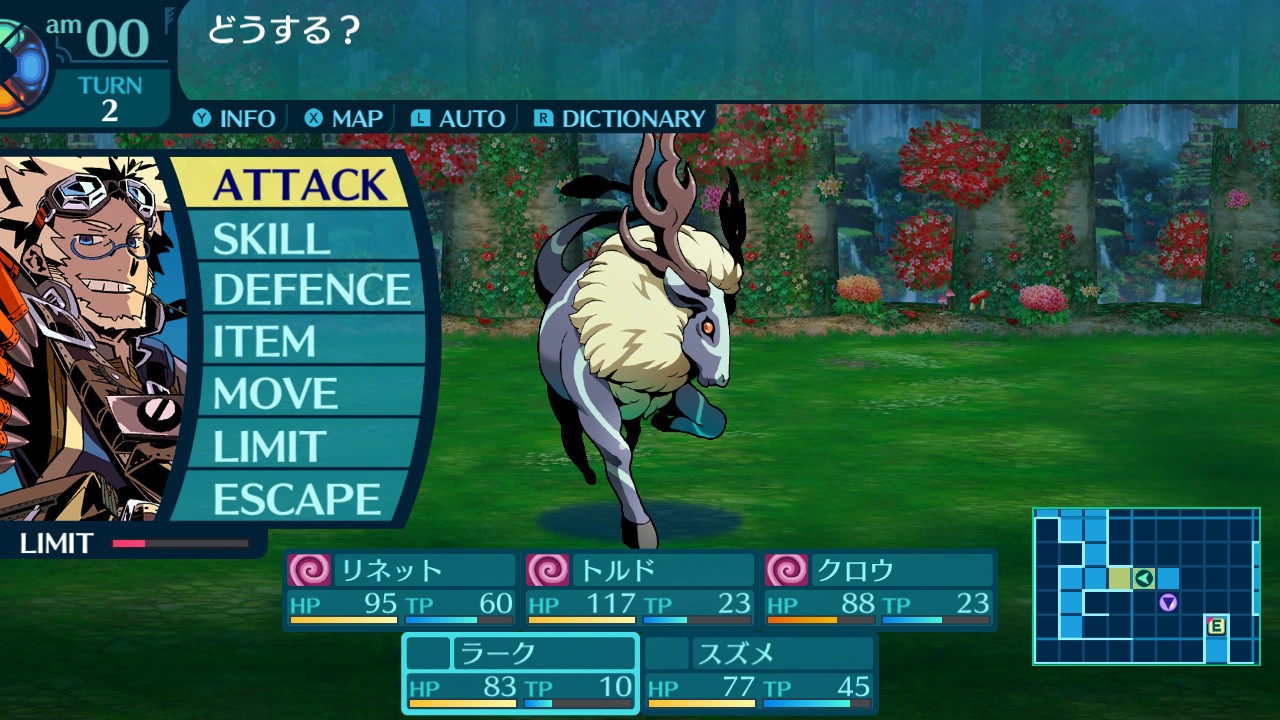Select party member ラーク status panel
Viewport: 1280px width, 720px height.
[520, 673]
